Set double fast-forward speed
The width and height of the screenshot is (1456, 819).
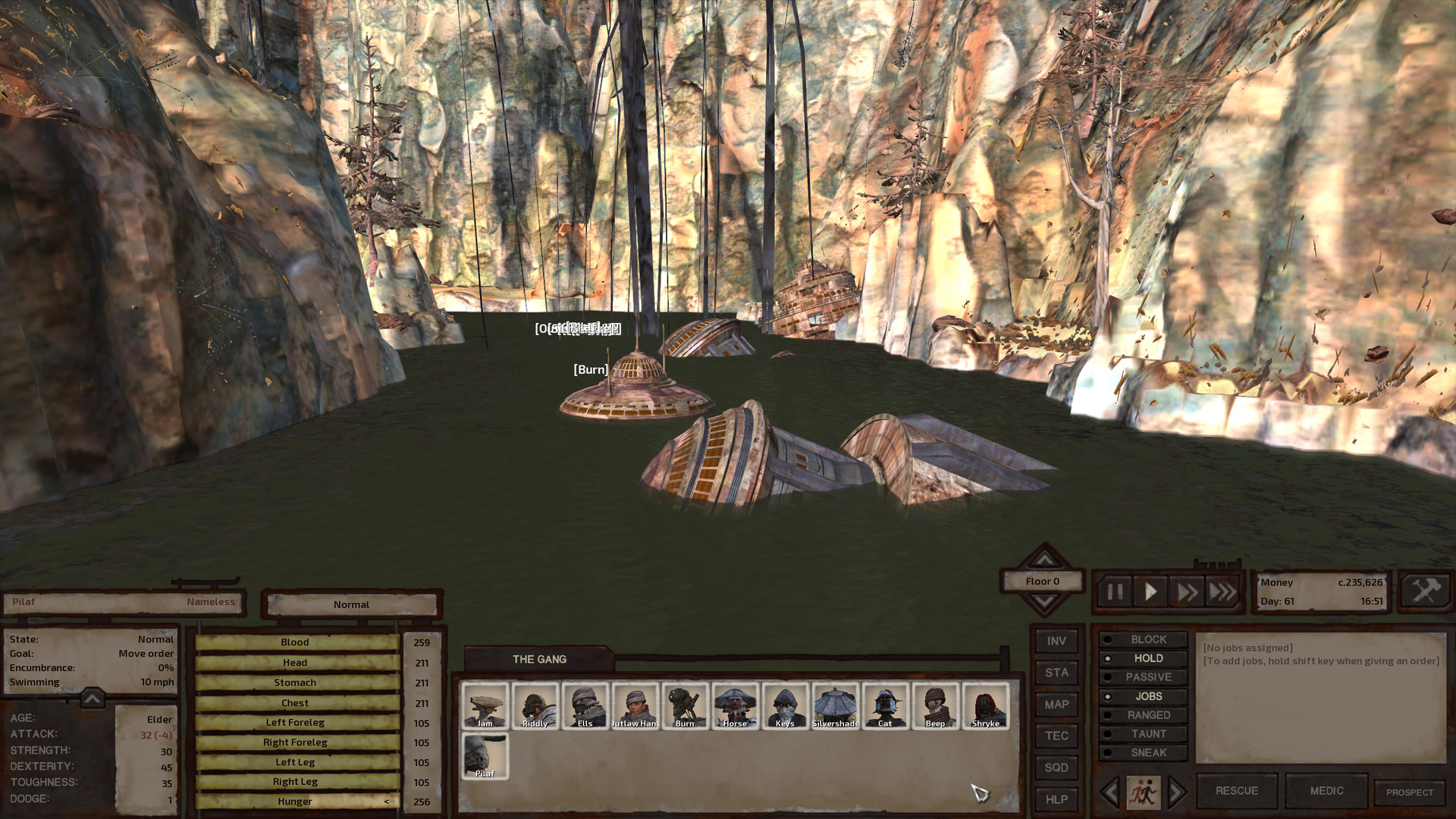1187,591
